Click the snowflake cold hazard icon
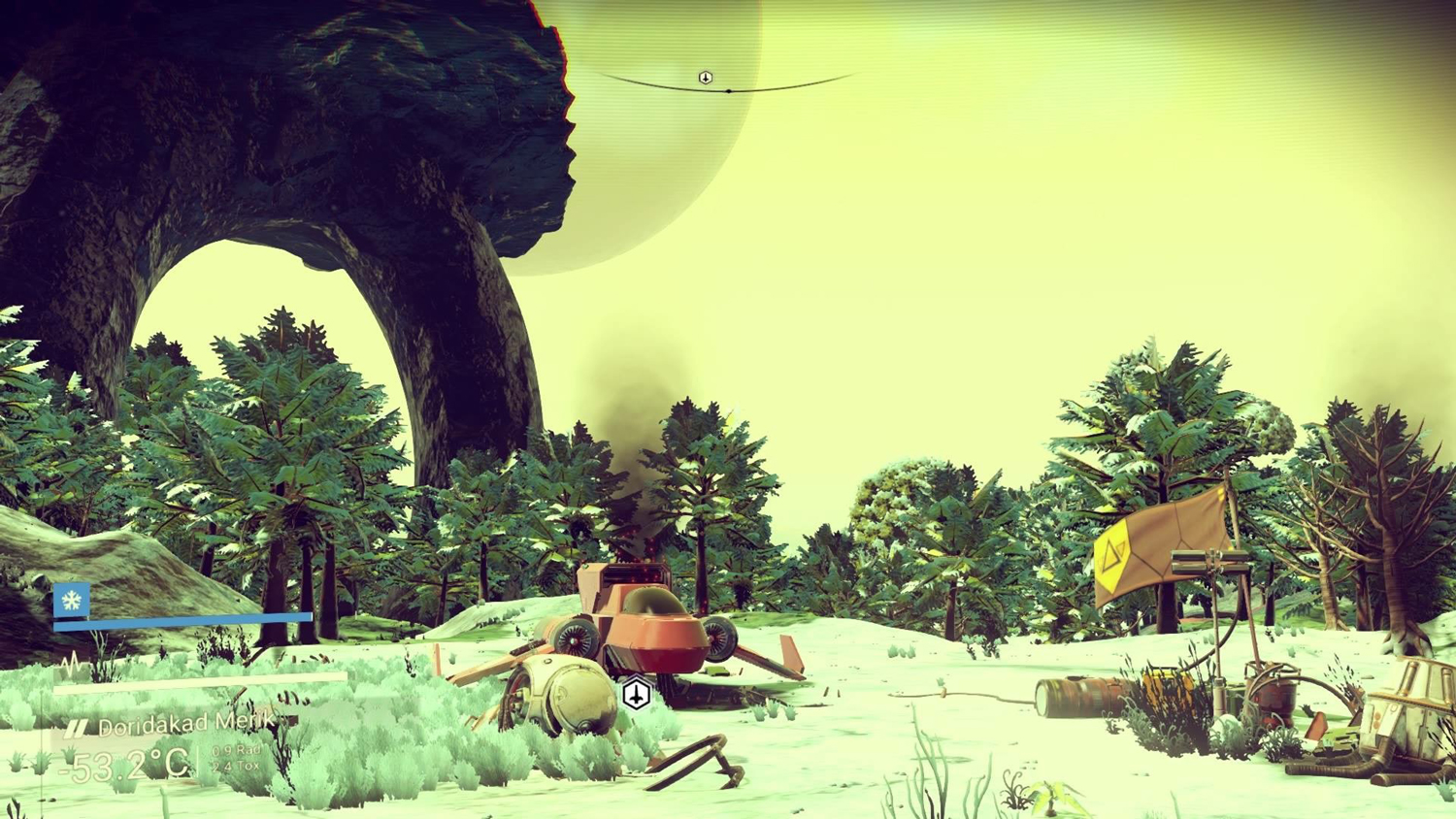This screenshot has width=1456, height=819. (72, 601)
